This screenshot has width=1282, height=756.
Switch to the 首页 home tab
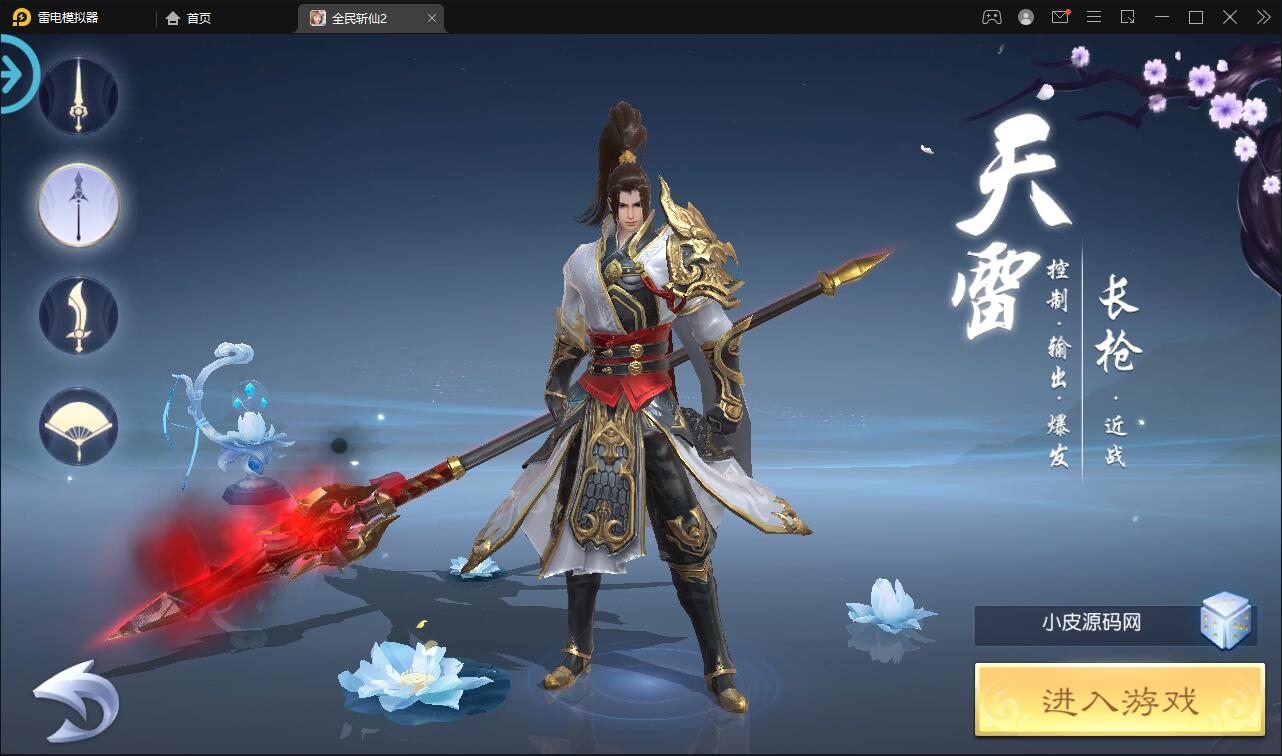[190, 17]
